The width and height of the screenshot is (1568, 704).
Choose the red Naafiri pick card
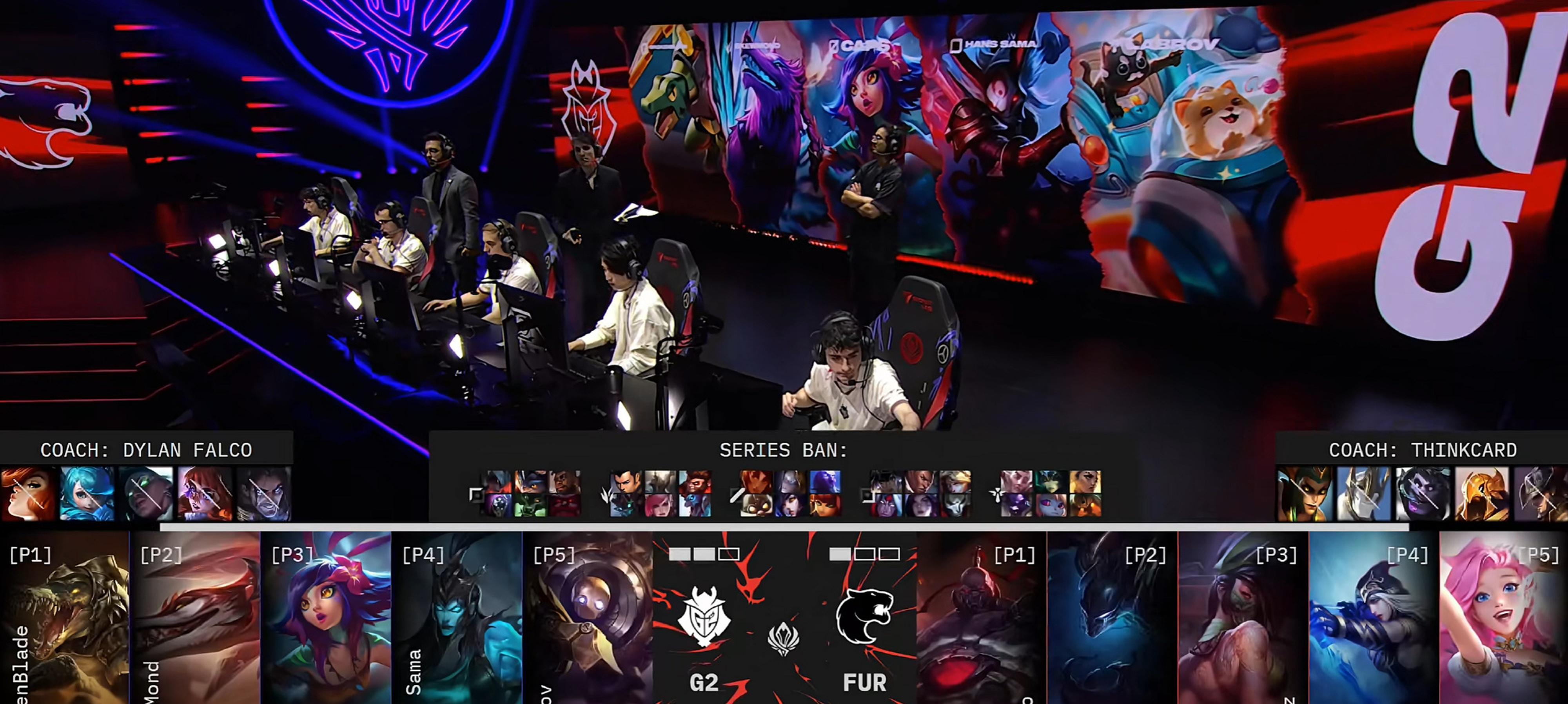pos(196,618)
